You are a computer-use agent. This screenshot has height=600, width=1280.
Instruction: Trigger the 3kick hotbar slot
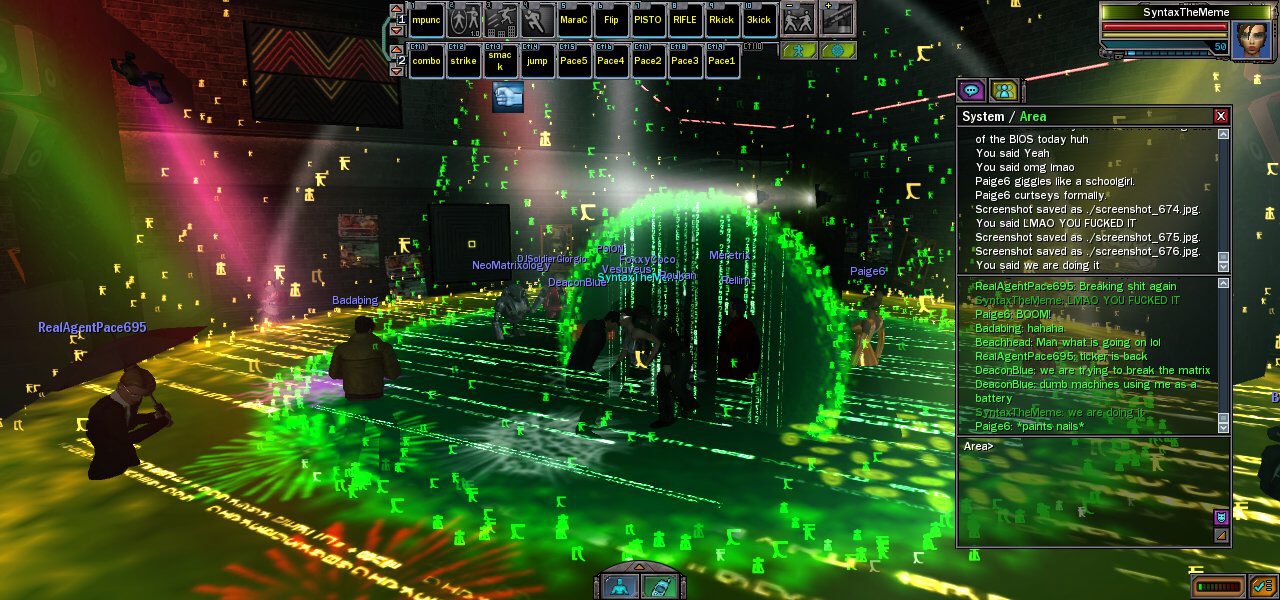(x=759, y=20)
